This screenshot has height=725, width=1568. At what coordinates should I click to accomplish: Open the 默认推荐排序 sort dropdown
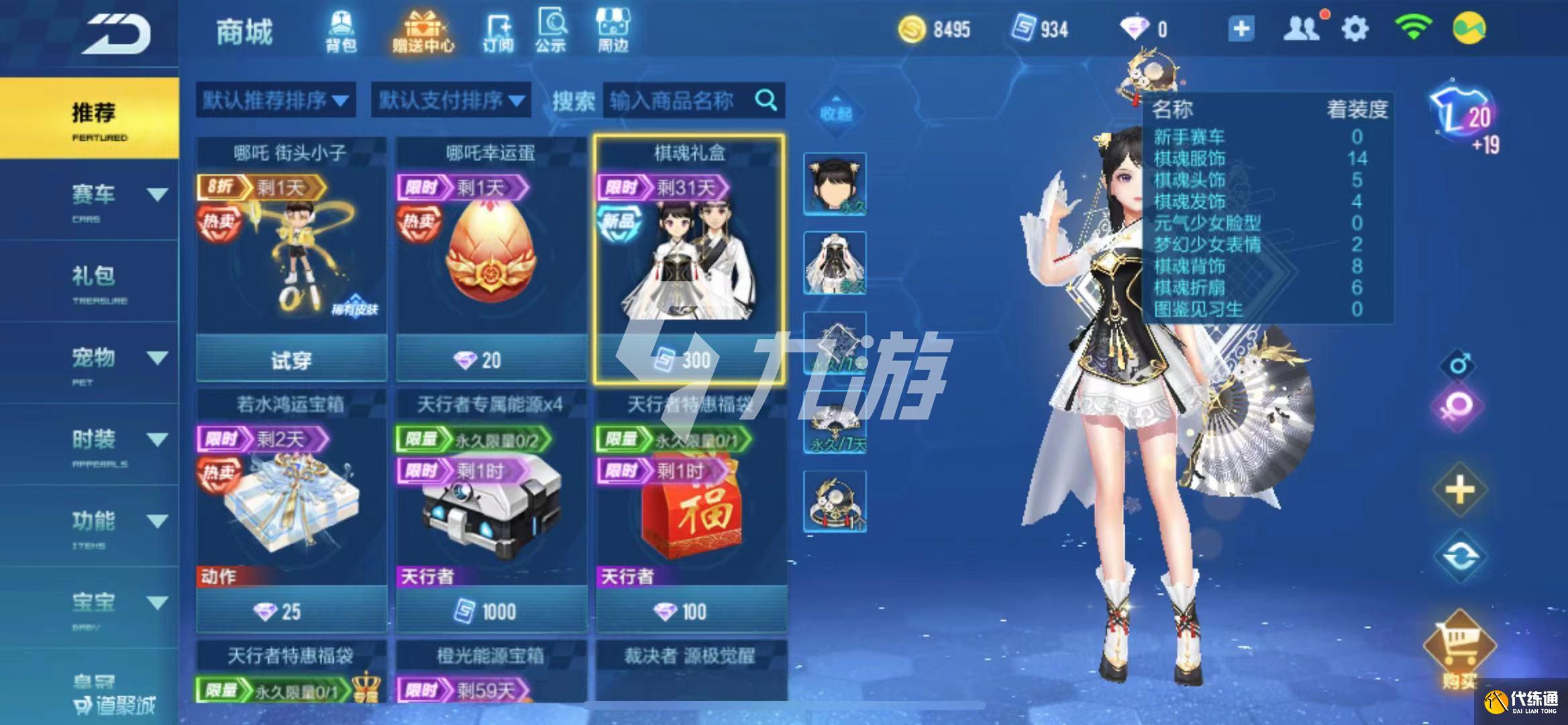(x=276, y=101)
